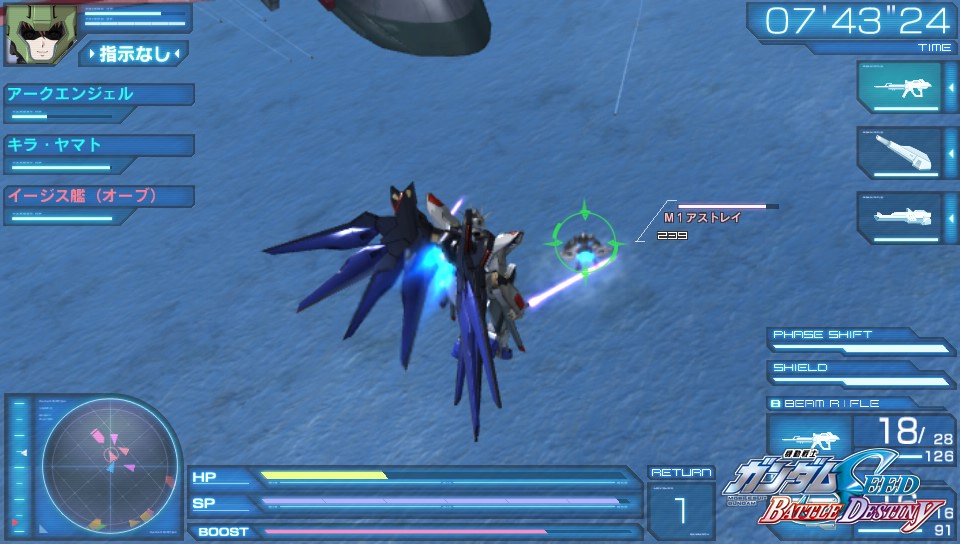Screen dimensions: 960x544
Task: Open the 指示なし order selector
Action: [x=134, y=53]
